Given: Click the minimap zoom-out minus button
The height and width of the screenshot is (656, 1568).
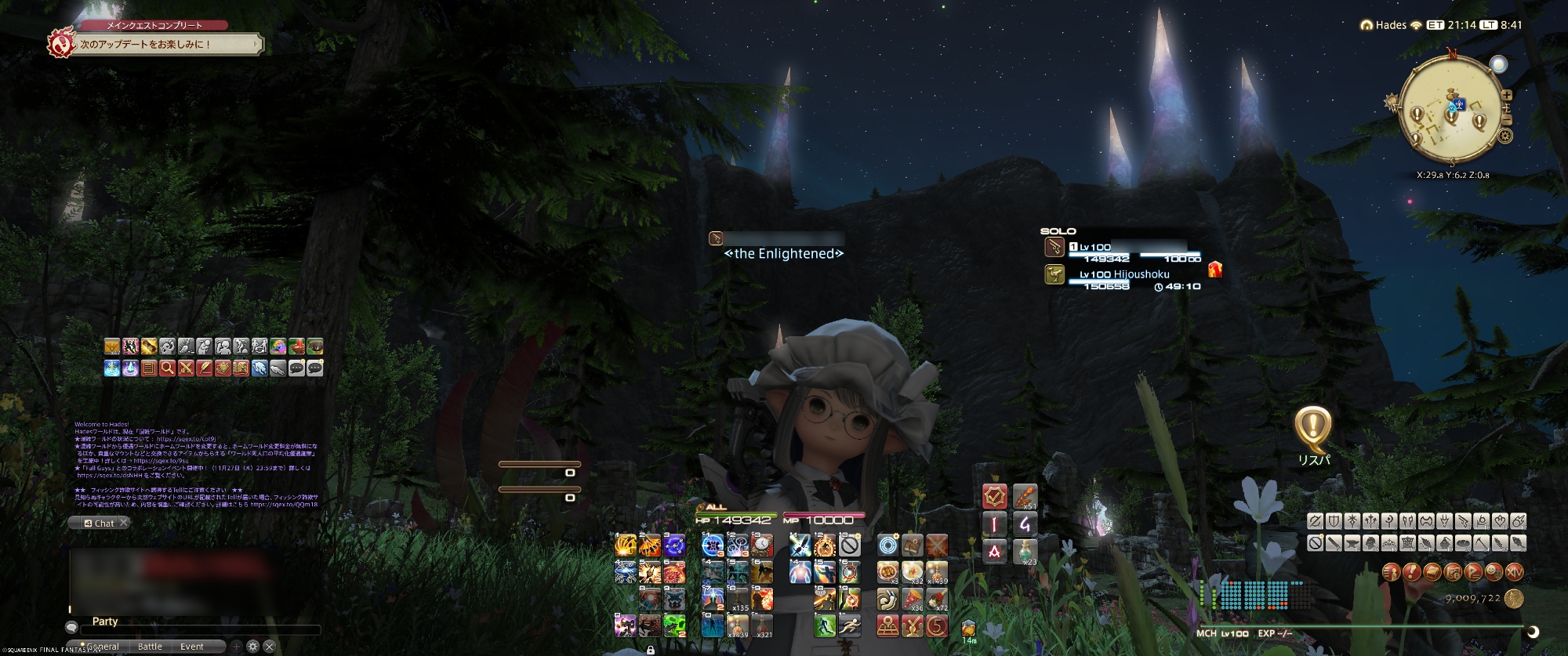Looking at the screenshot, I should [1507, 120].
